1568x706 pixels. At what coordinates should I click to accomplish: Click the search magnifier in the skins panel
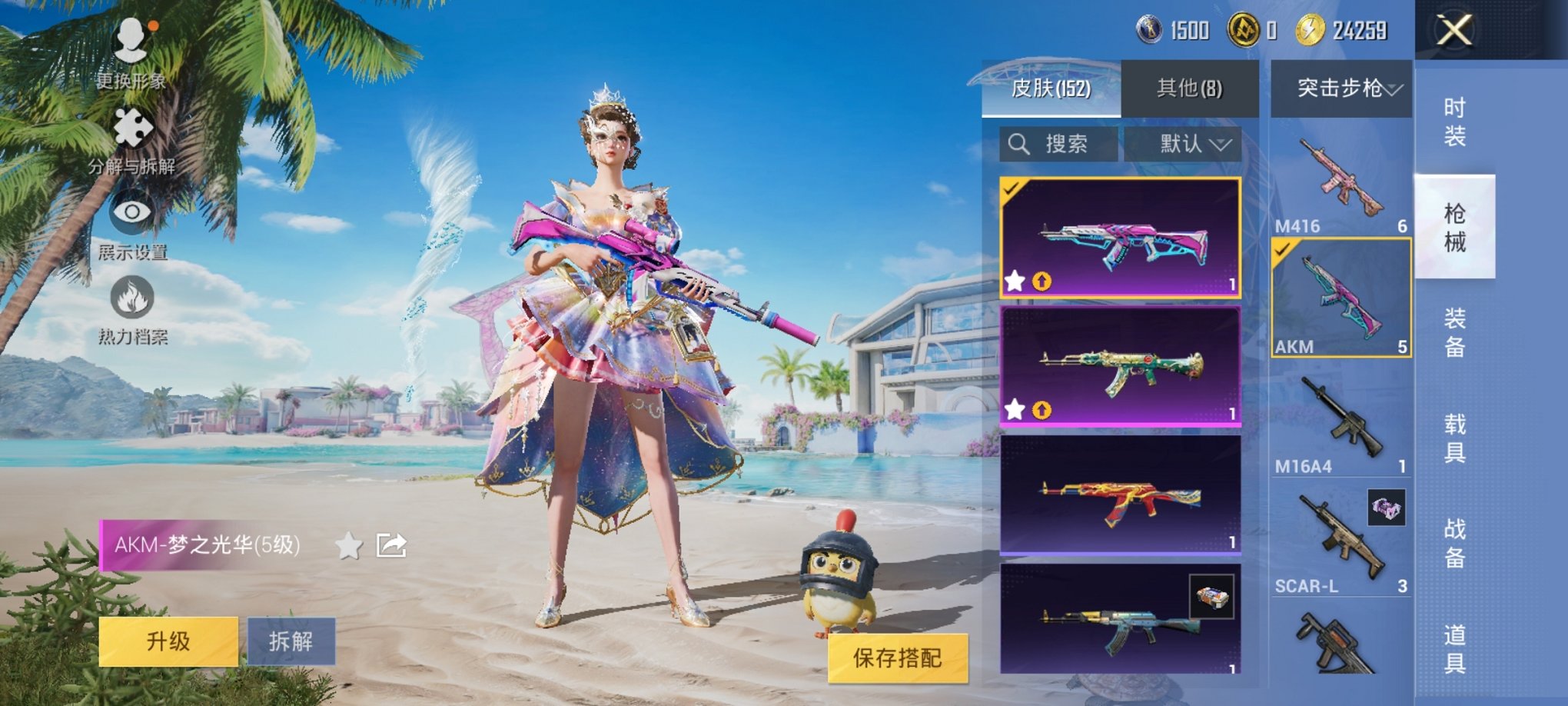[x=1020, y=143]
